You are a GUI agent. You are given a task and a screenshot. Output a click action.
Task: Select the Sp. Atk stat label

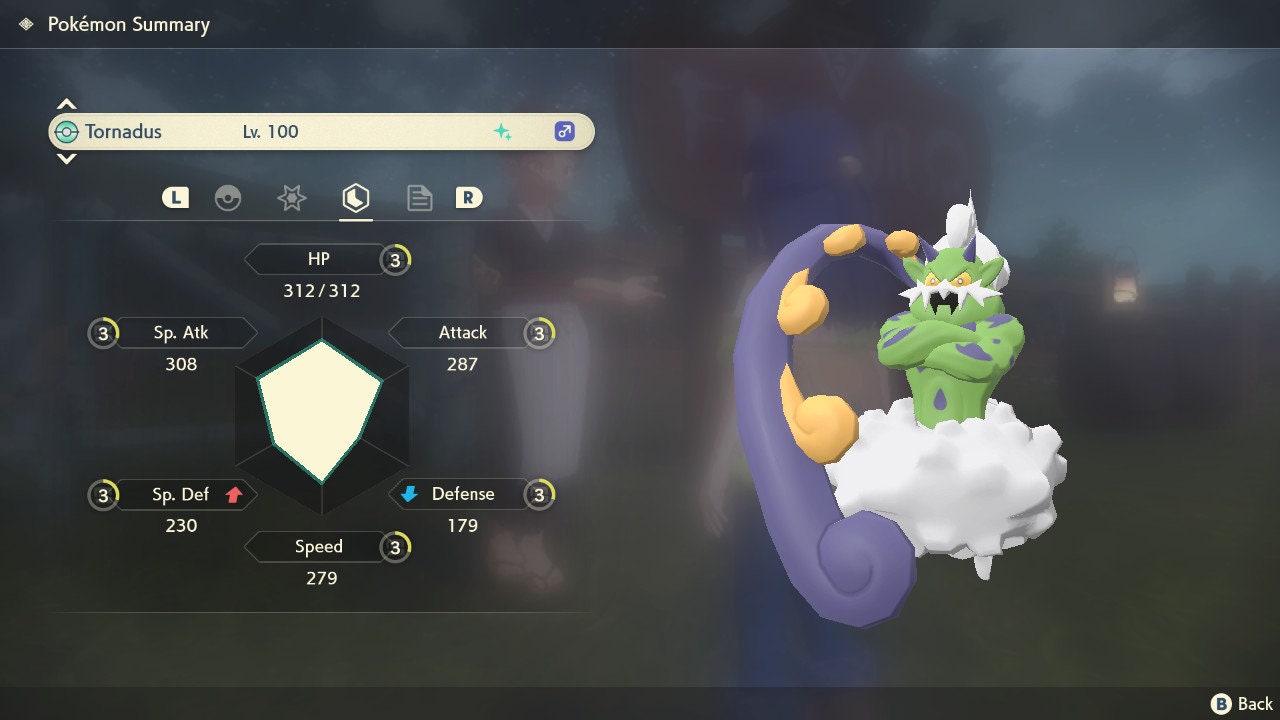tap(181, 332)
